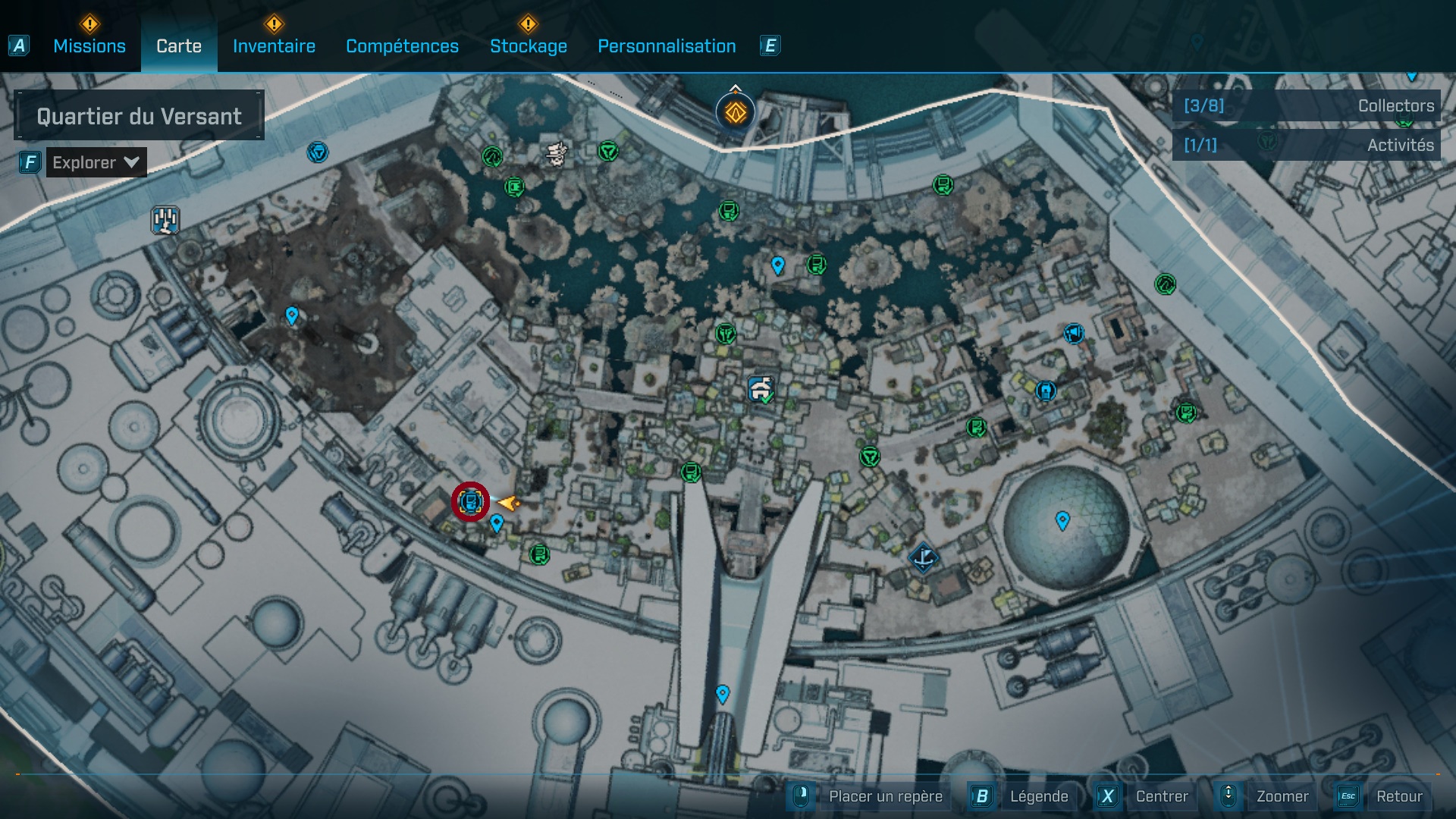Click the red-circled vending machine marker
This screenshot has height=819, width=1456.
click(x=471, y=501)
